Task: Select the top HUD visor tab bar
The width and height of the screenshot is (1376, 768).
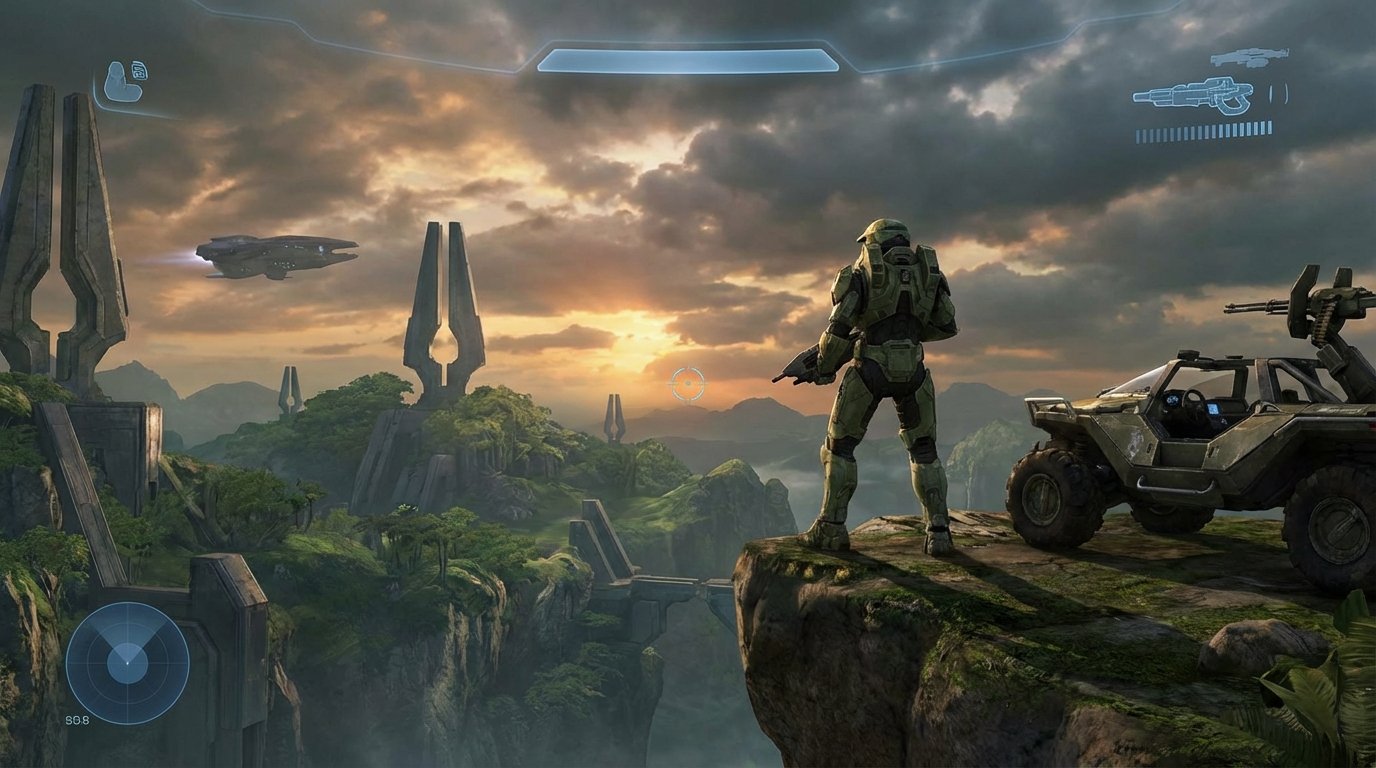Action: tap(686, 40)
